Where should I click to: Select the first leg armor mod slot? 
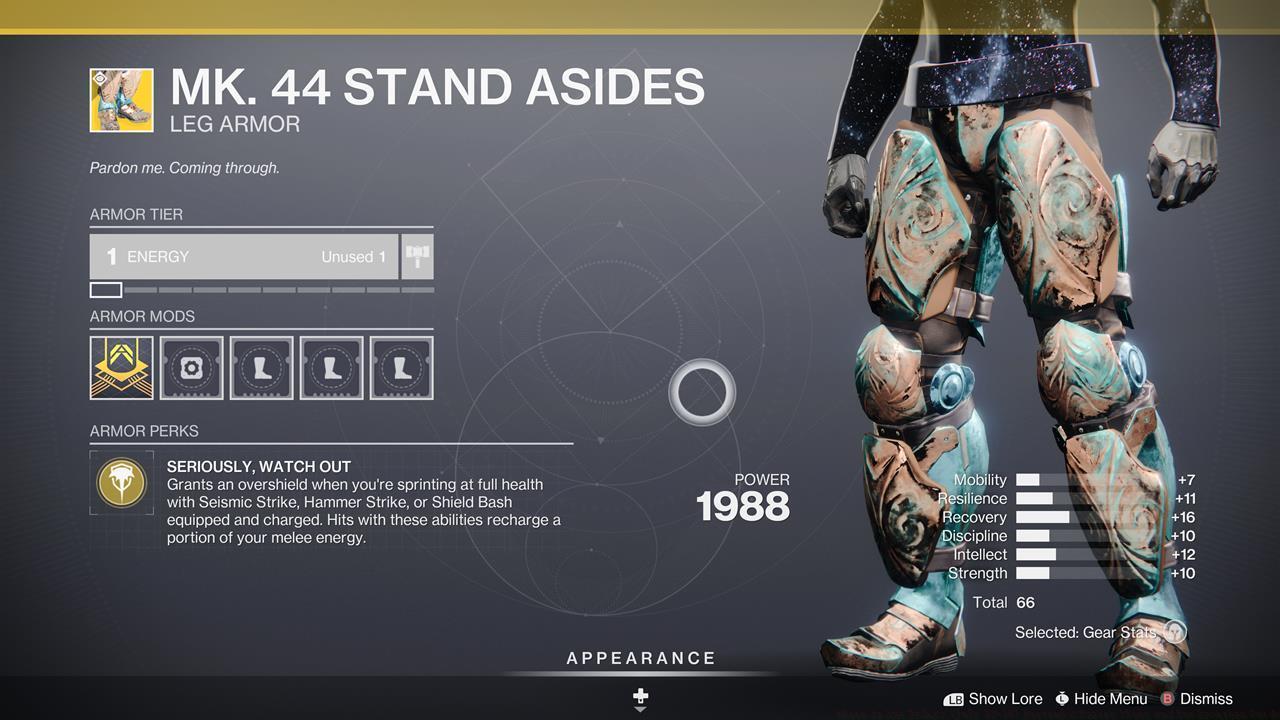[261, 367]
